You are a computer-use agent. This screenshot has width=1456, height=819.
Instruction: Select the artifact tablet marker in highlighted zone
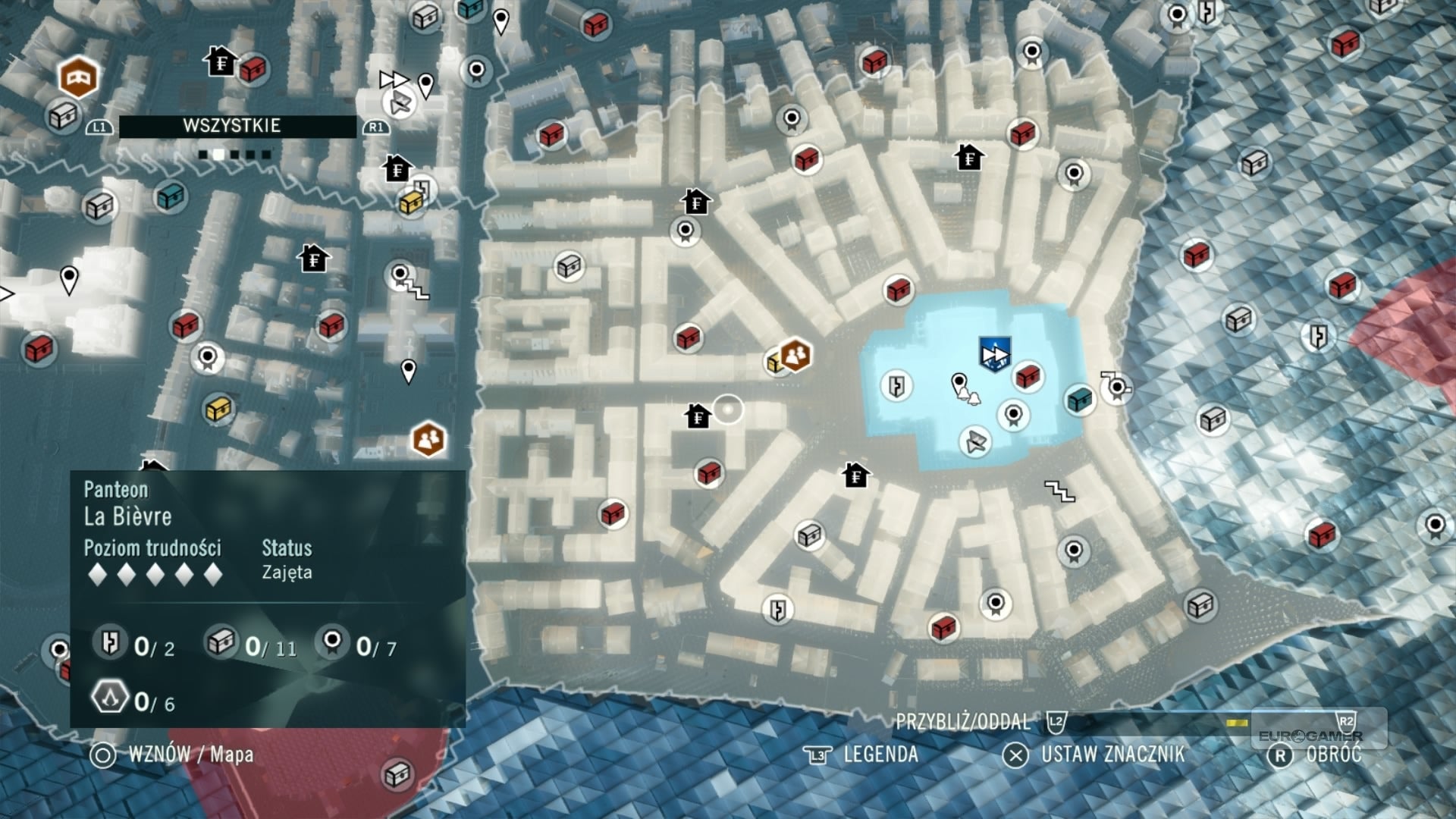coord(896,385)
